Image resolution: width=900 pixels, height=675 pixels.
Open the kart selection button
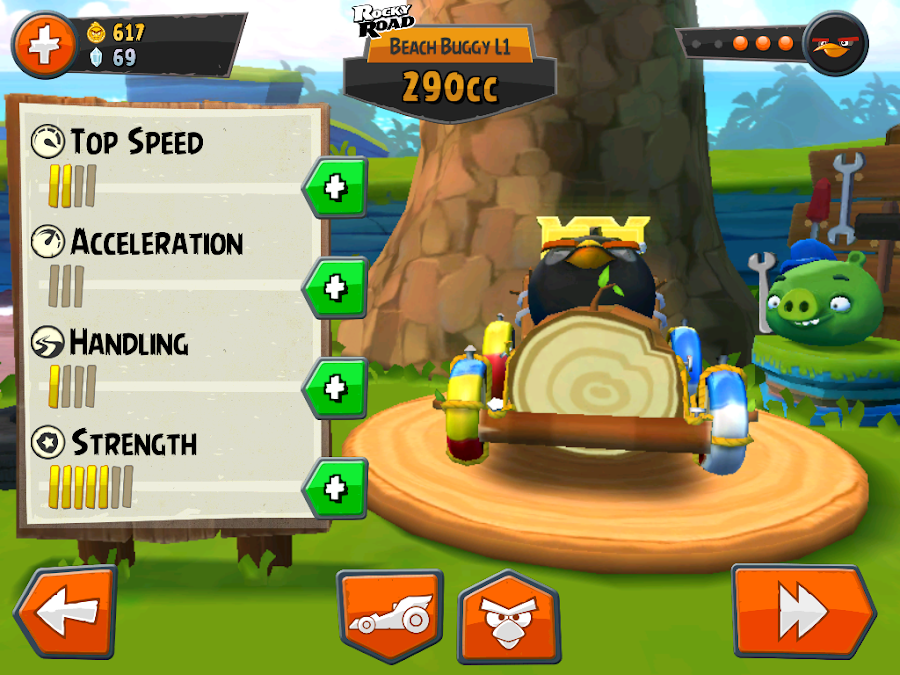pos(389,616)
